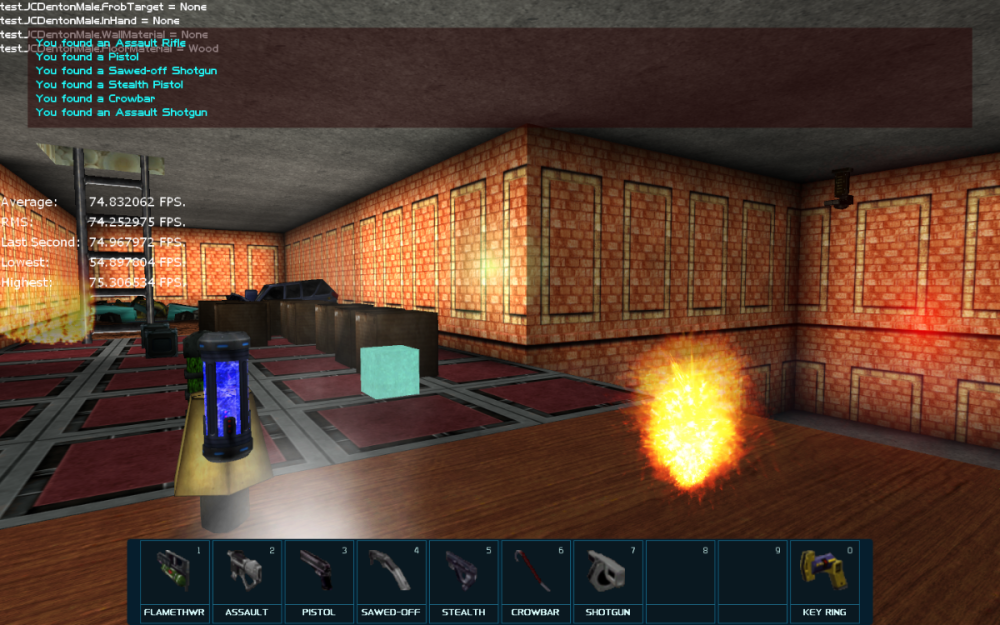
Task: Open the Key Ring slot
Action: click(825, 577)
